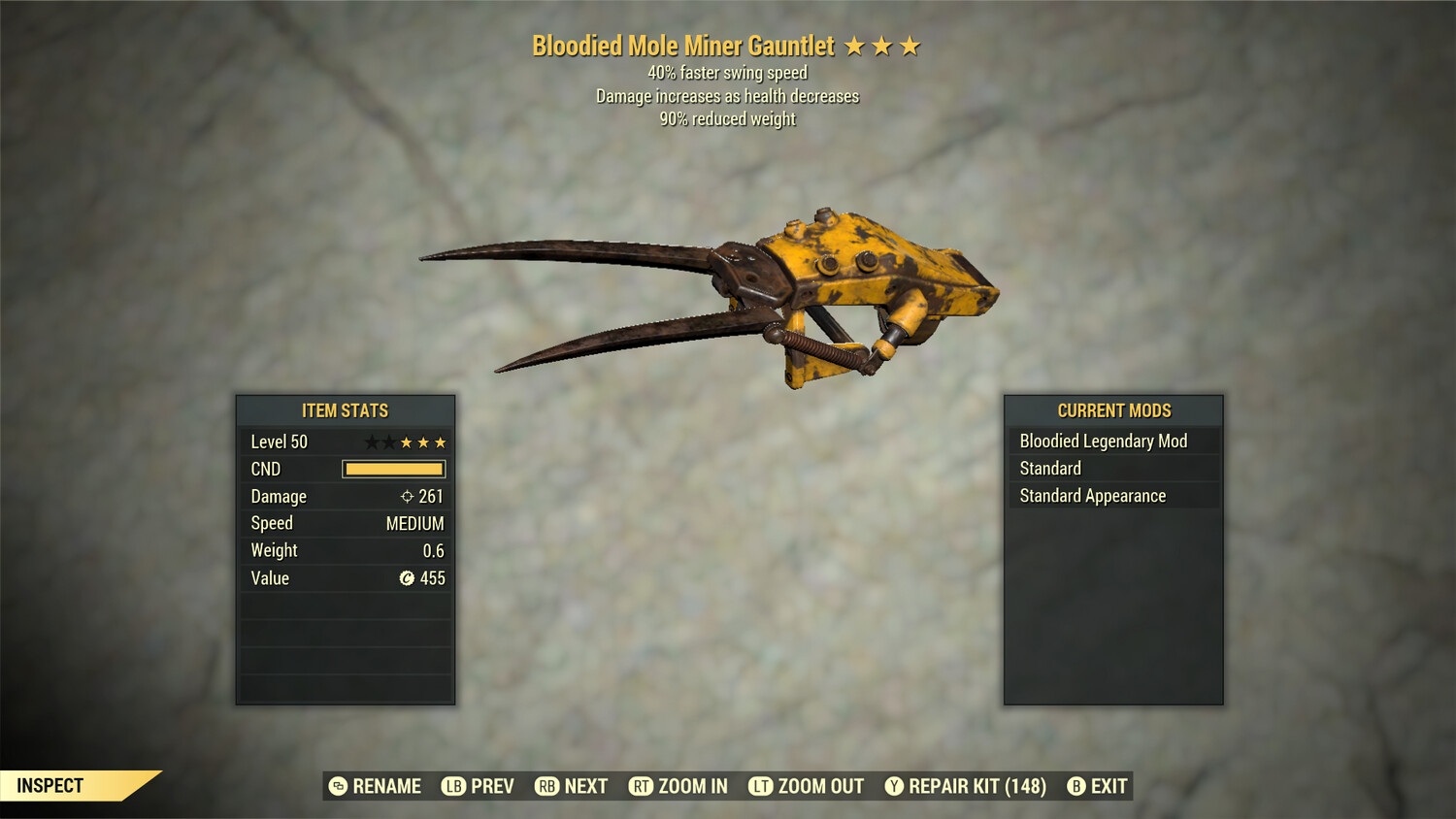Click the Rename option in the bottom bar
The width and height of the screenshot is (1456, 819).
point(376,786)
